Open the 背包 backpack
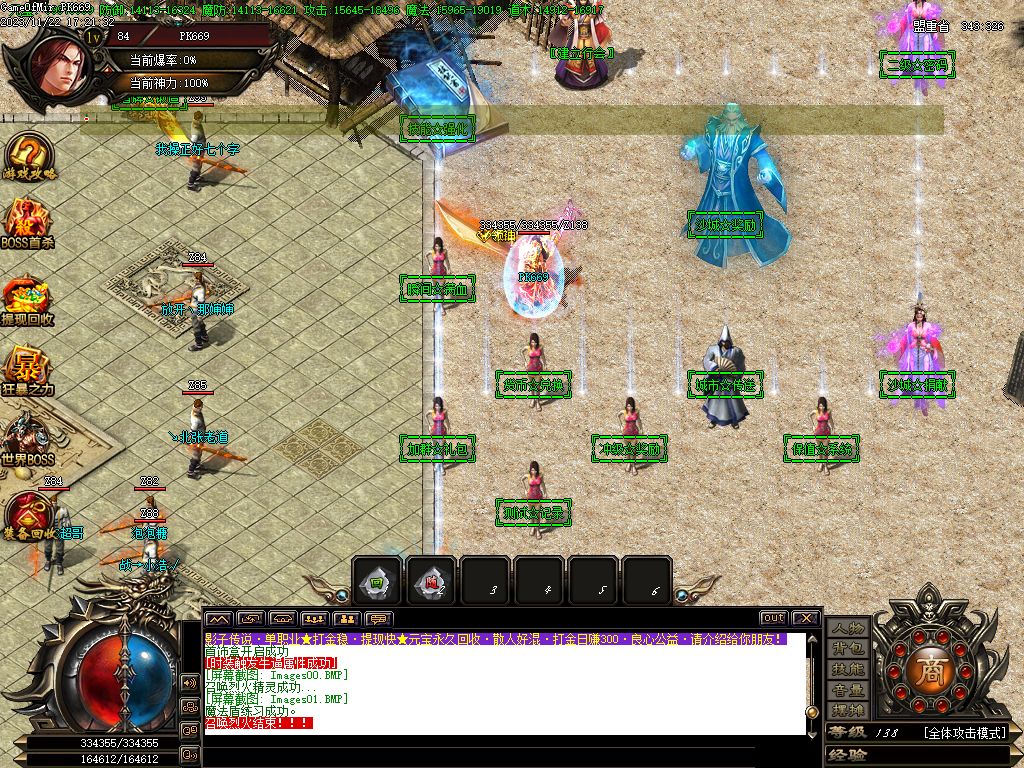The height and width of the screenshot is (768, 1024). (x=848, y=649)
